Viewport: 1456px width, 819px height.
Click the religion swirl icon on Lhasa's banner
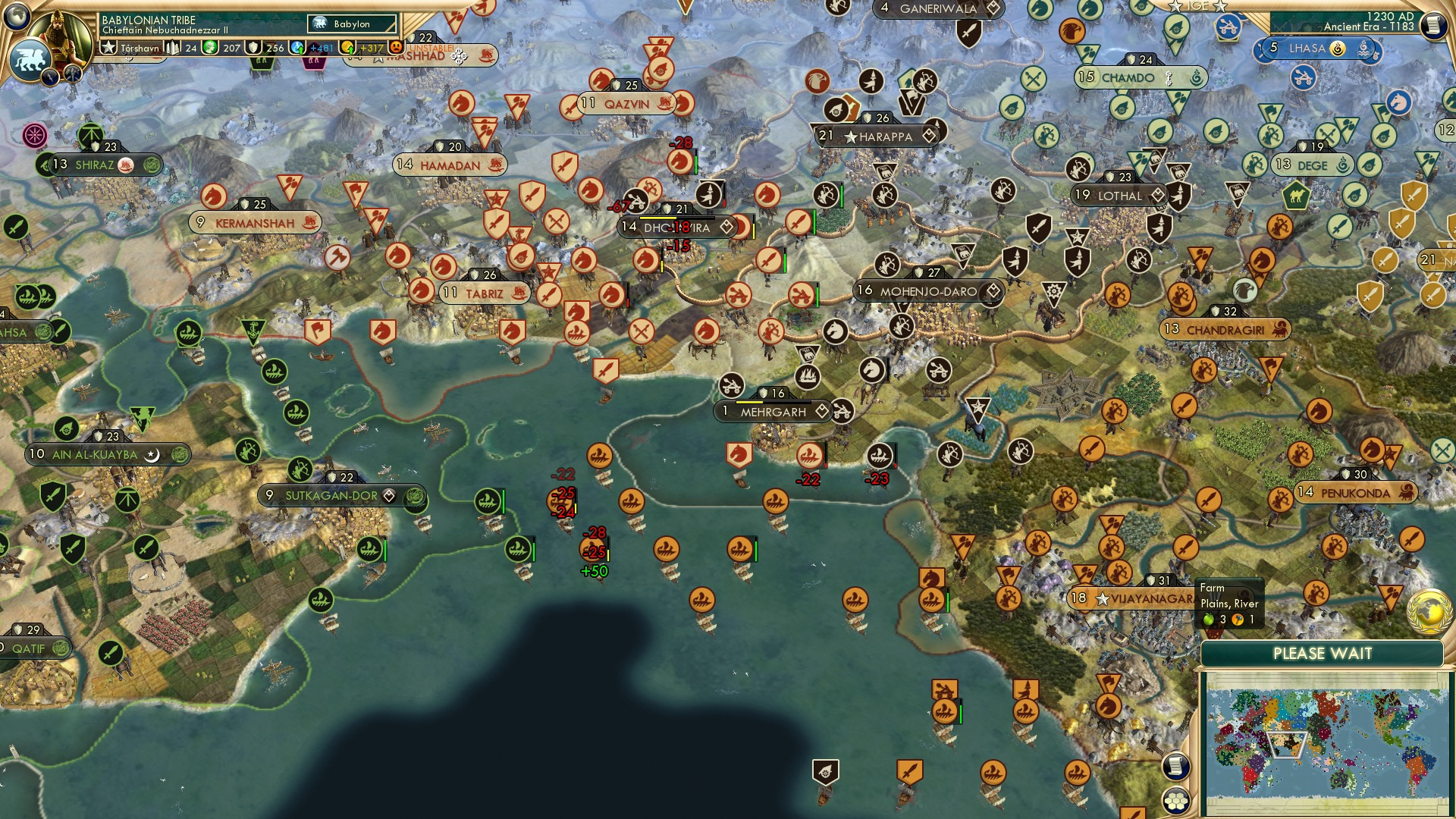pos(1338,48)
